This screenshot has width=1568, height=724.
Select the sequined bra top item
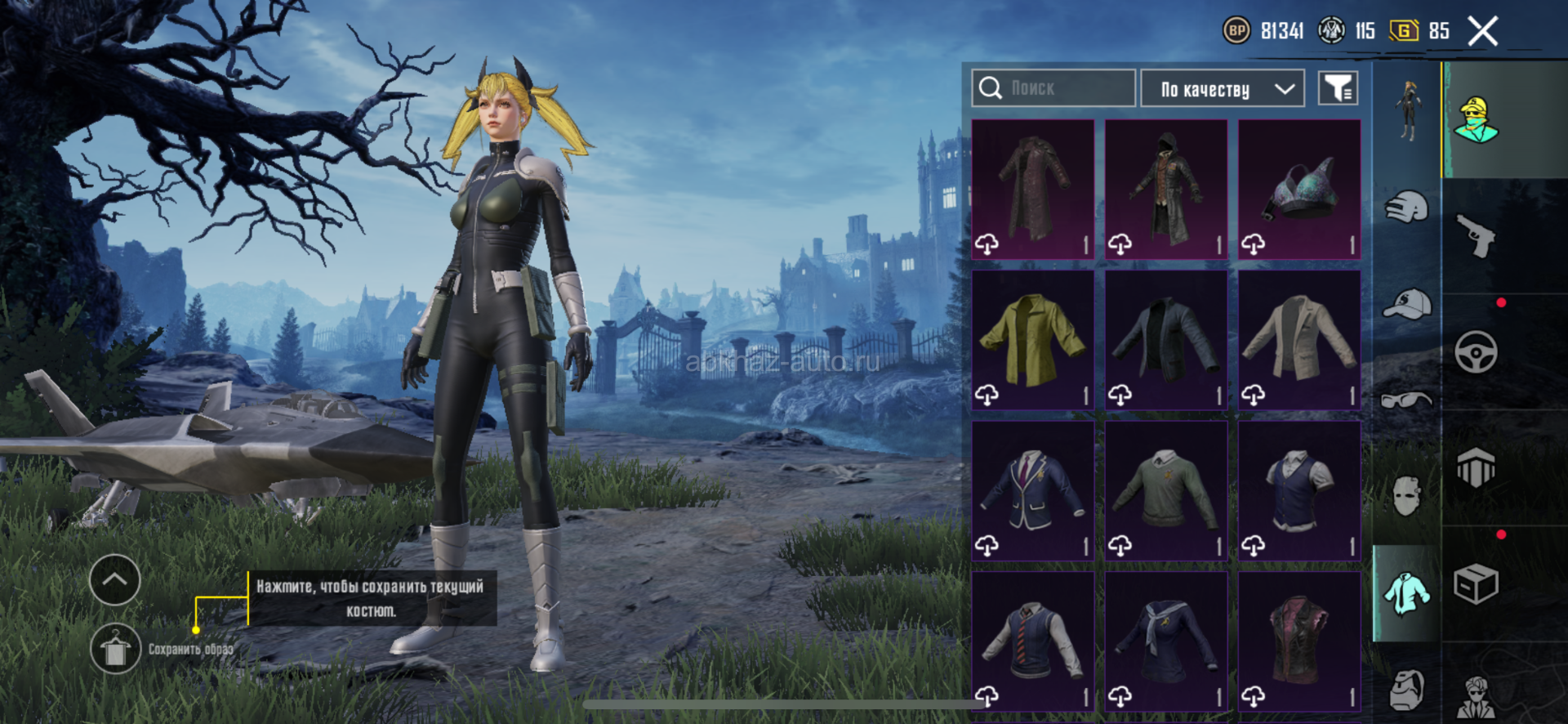[x=1299, y=189]
